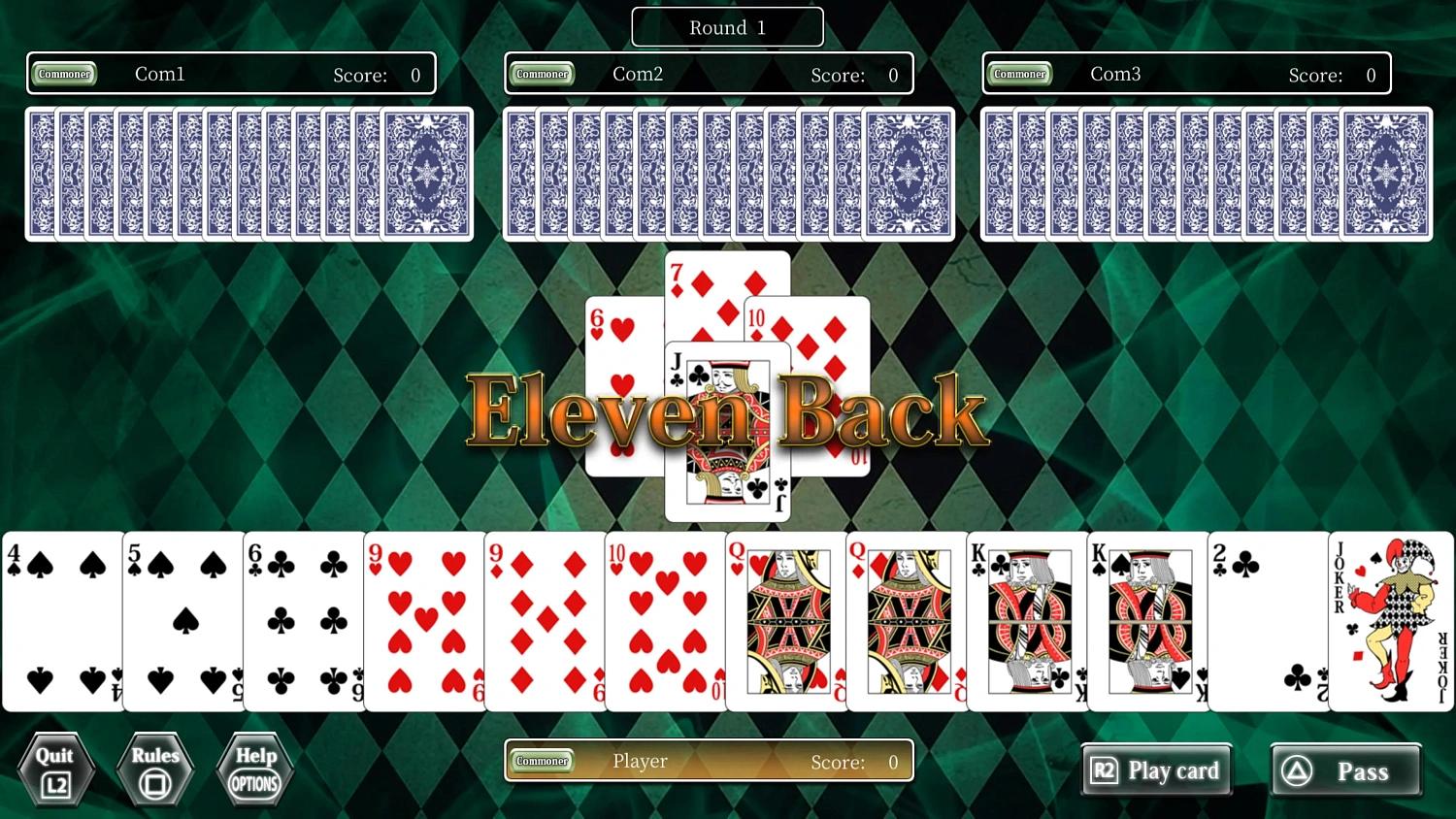Click the Round 1 banner
The image size is (1456, 819).
(x=727, y=27)
